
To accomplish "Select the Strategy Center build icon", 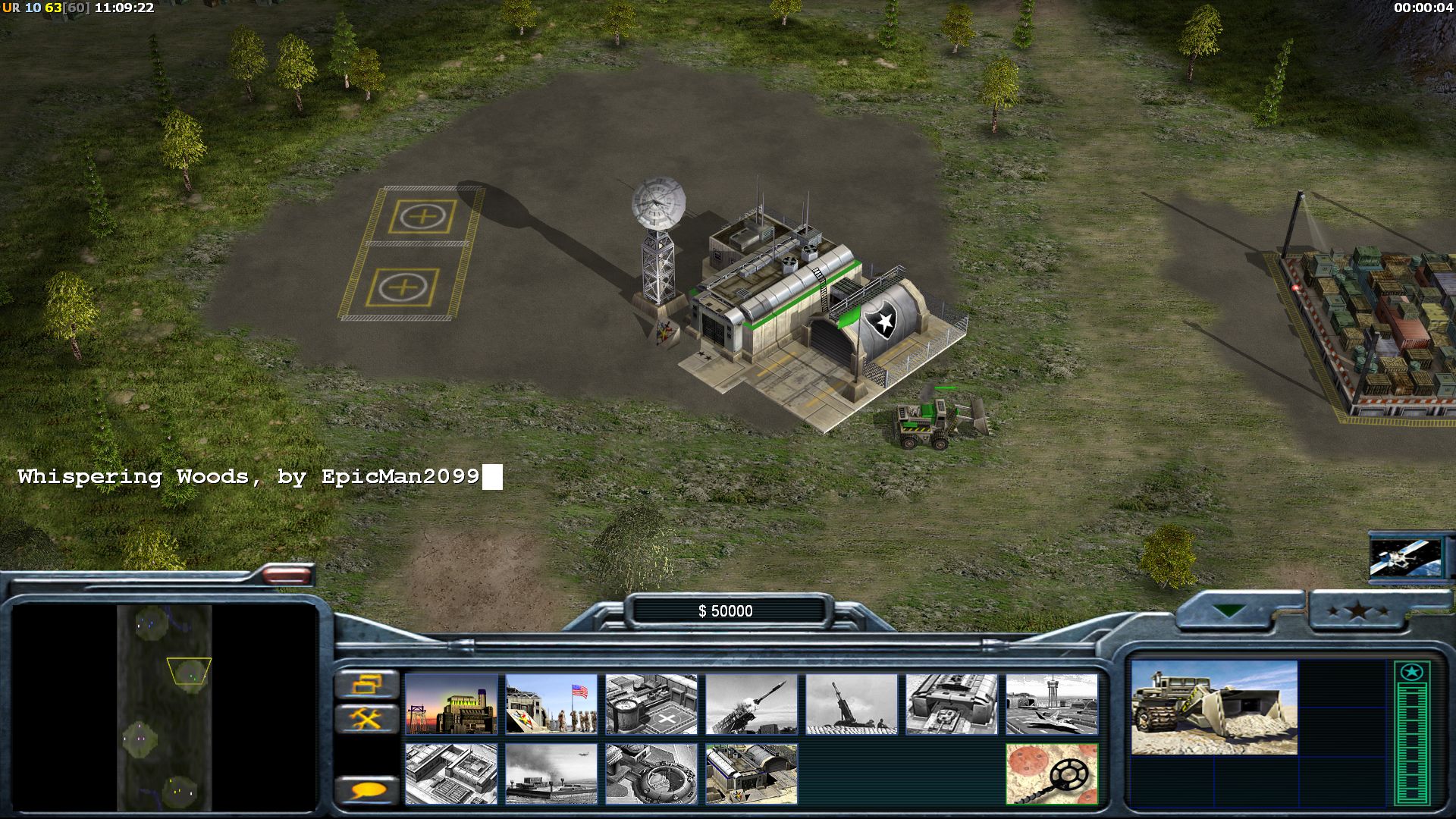I will (451, 773).
